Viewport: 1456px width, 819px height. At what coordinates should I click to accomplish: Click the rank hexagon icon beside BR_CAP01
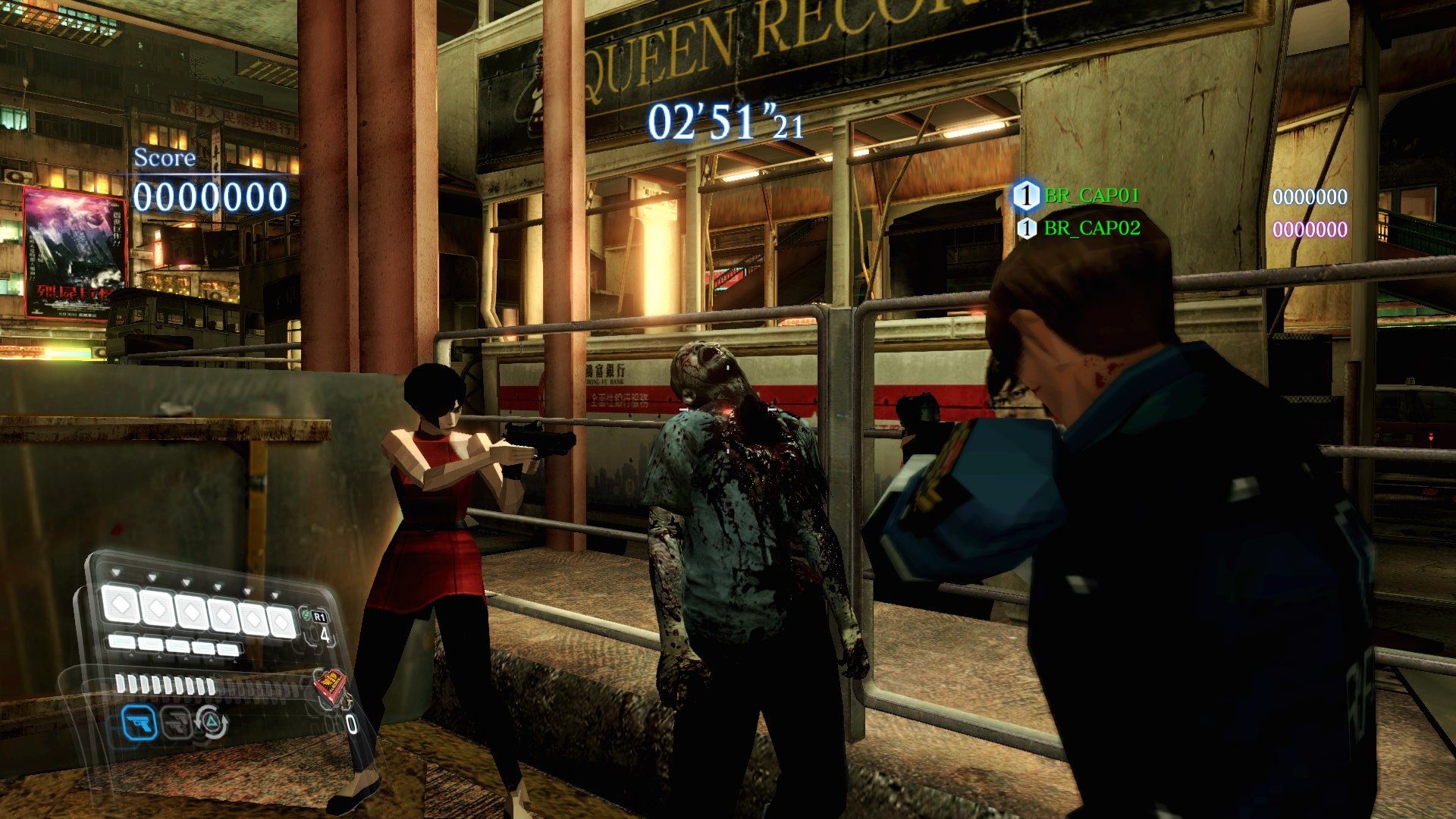[x=1027, y=196]
